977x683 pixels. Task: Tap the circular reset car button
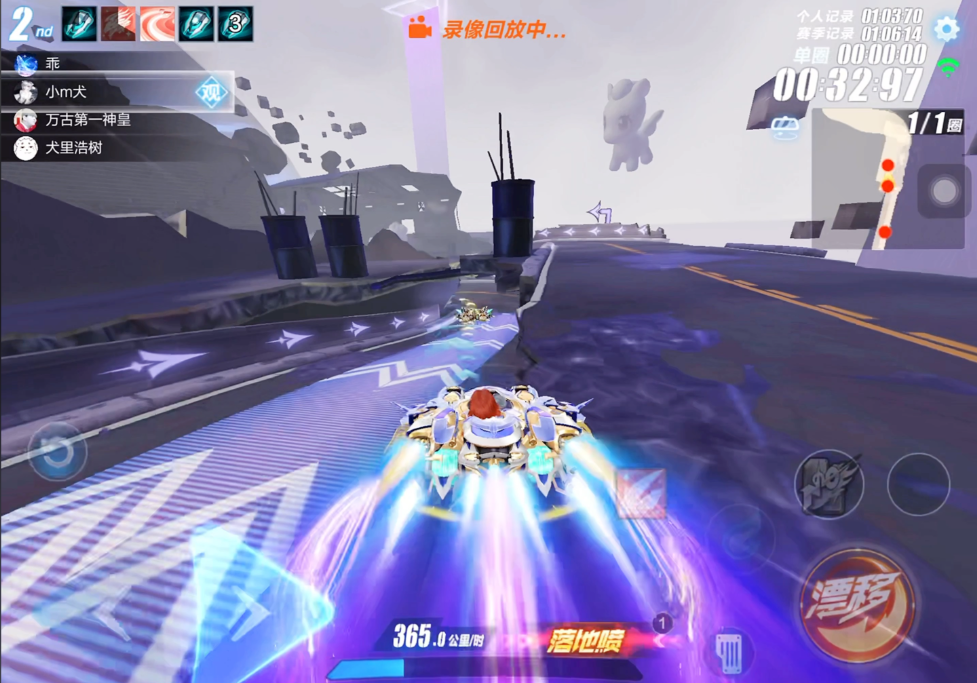coord(58,452)
